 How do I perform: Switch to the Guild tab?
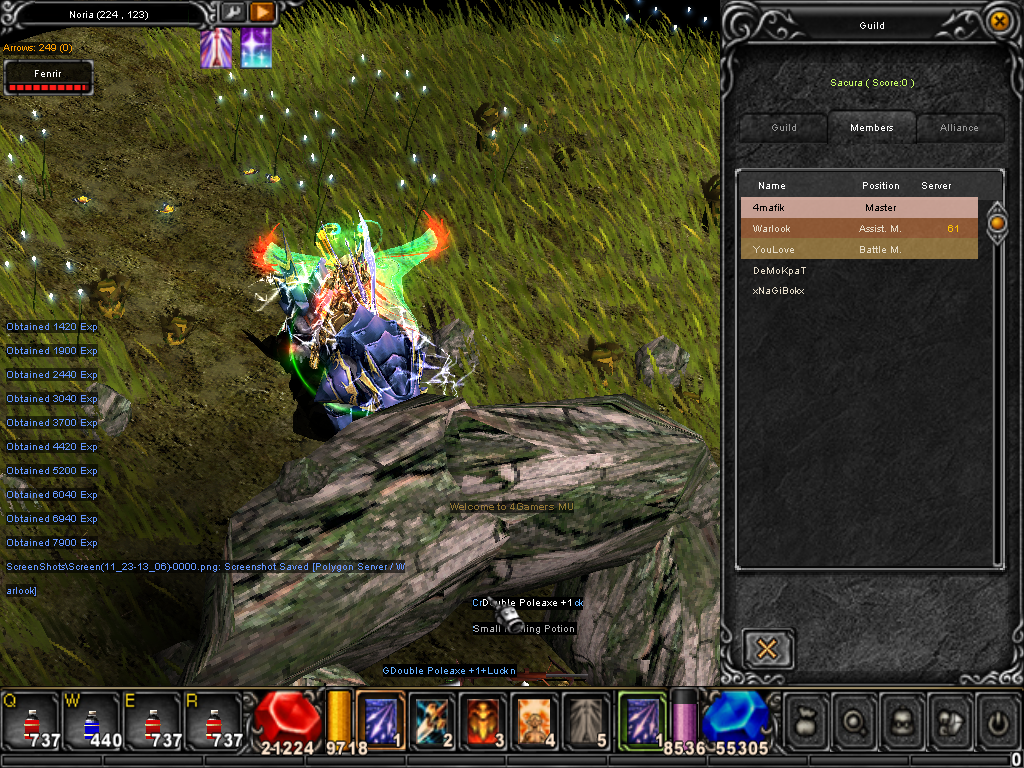pyautogui.click(x=784, y=128)
